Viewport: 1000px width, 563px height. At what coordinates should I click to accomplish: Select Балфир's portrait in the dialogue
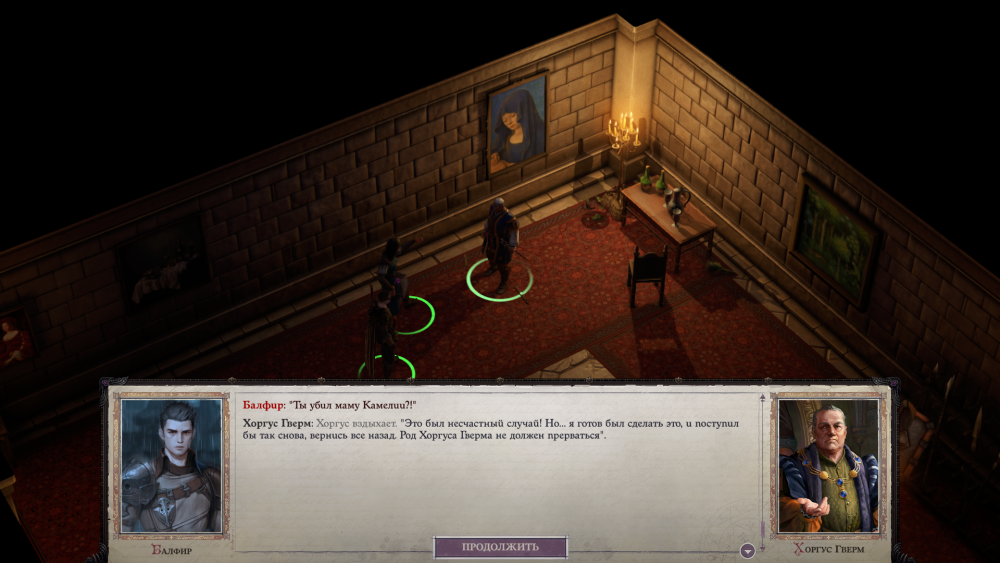coord(171,465)
